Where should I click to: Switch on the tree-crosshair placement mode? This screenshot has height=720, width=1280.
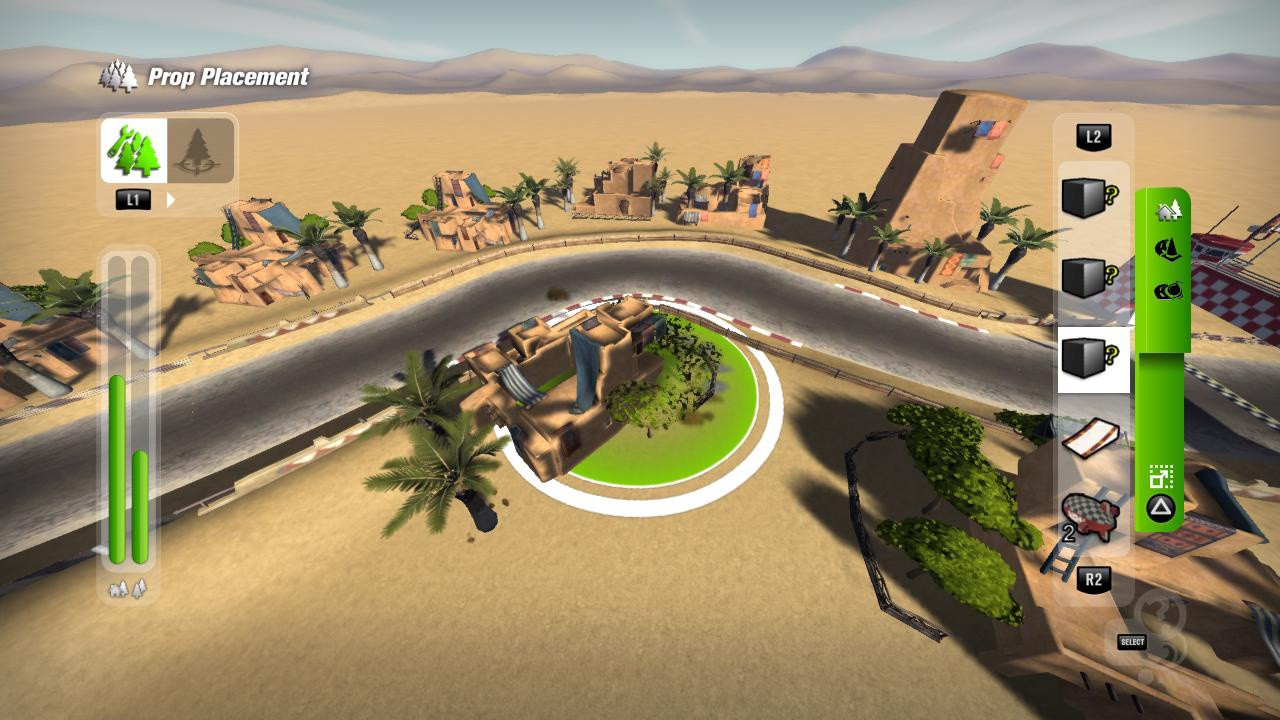(198, 150)
